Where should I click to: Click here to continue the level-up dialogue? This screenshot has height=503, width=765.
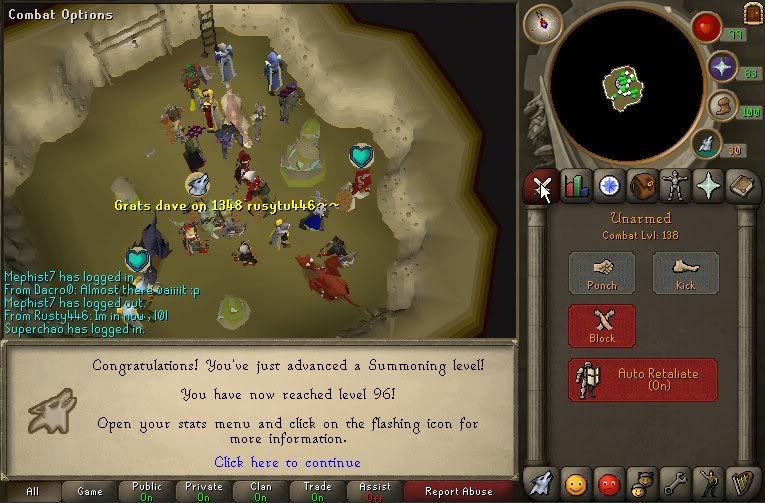click(287, 462)
